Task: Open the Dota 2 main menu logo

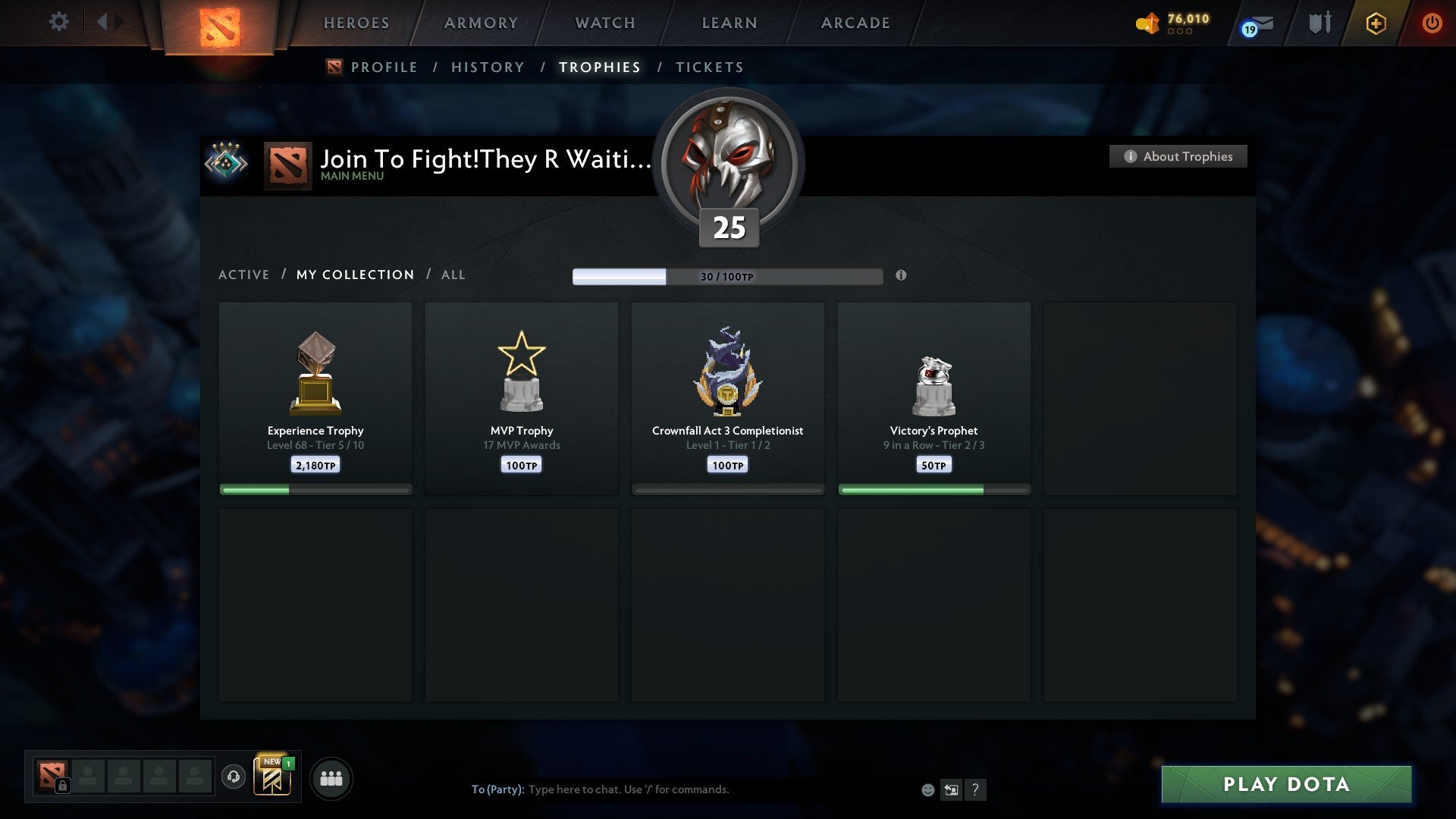Action: tap(220, 23)
